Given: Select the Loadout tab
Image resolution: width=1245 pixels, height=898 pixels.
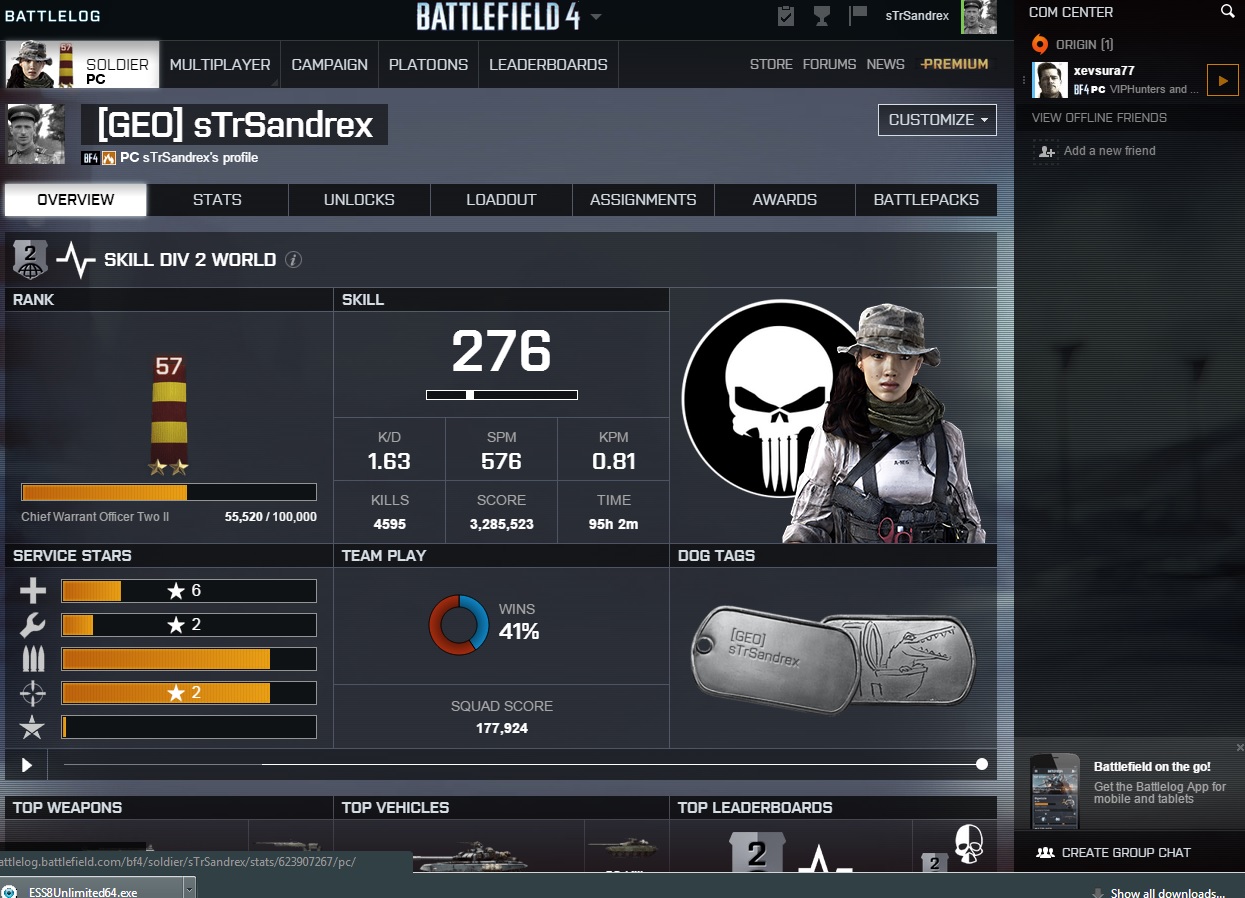Looking at the screenshot, I should pyautogui.click(x=501, y=200).
